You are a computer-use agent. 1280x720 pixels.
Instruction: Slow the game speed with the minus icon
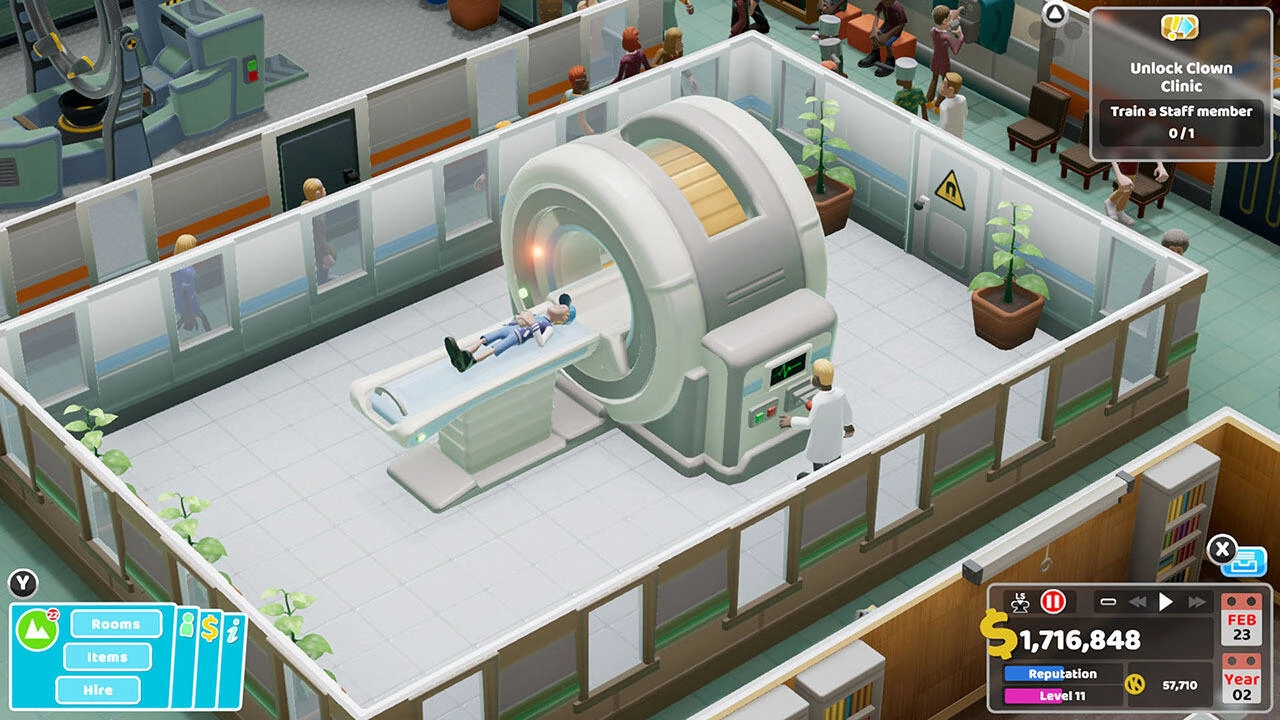pos(1107,602)
